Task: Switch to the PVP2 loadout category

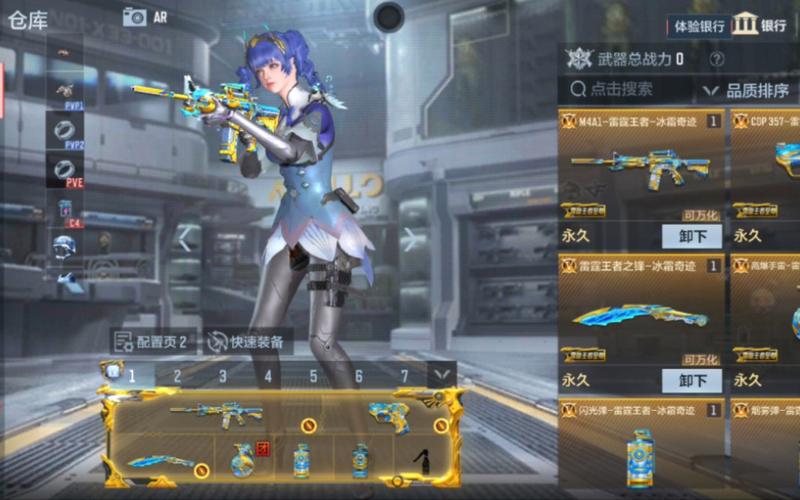Action: tap(65, 130)
